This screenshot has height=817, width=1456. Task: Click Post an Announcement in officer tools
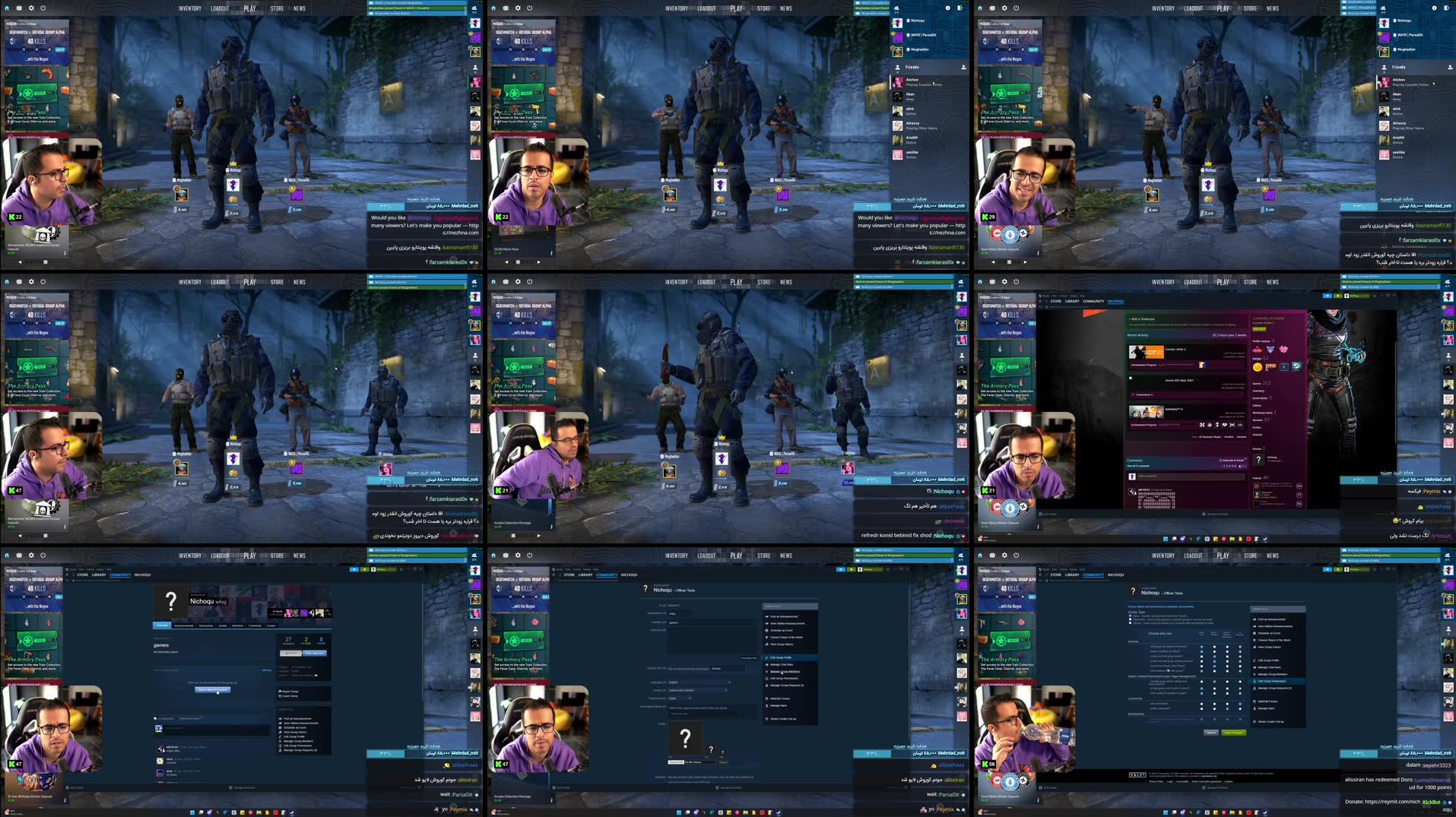coord(783,616)
